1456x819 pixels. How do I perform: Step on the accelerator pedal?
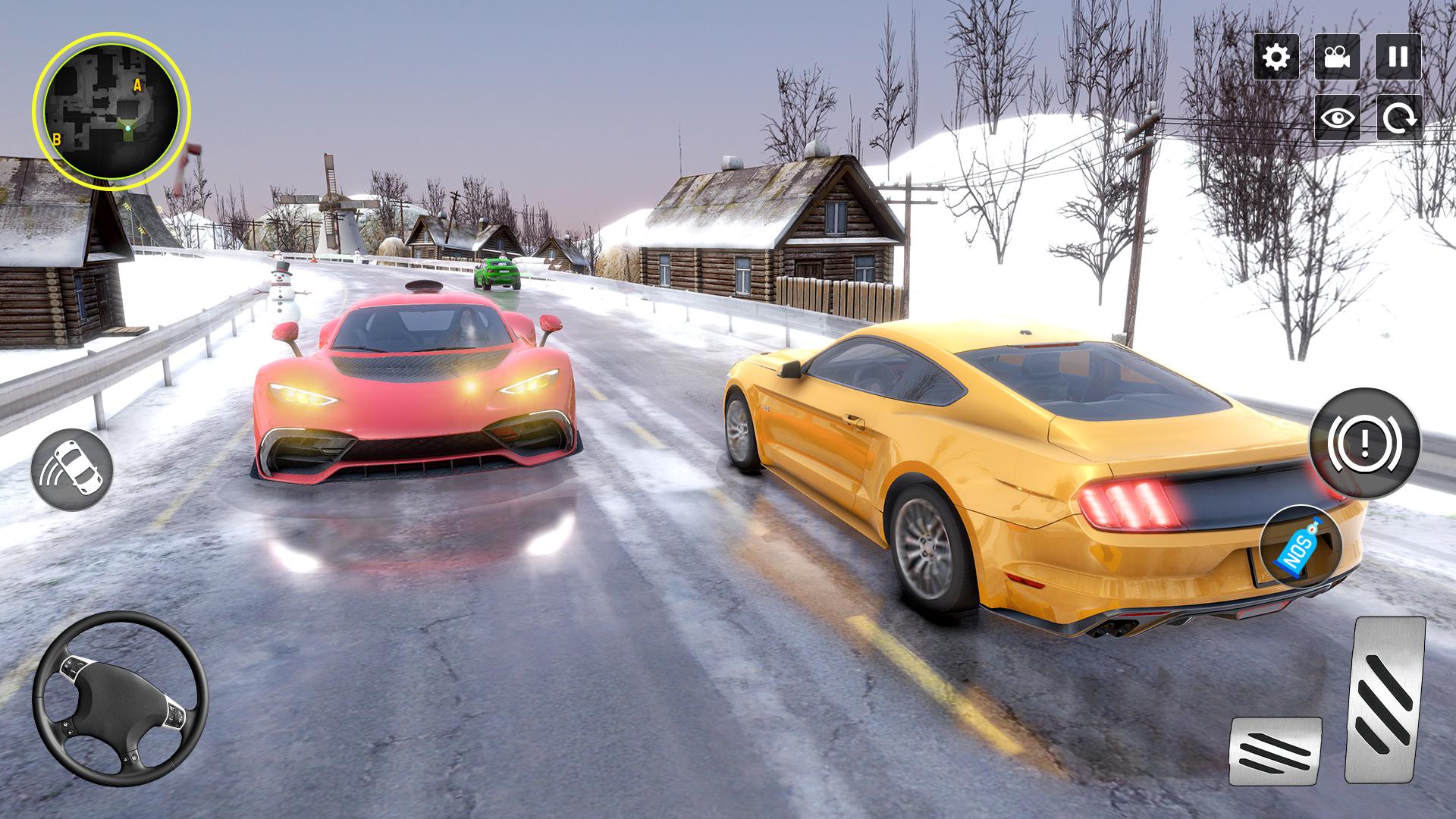pyautogui.click(x=1385, y=699)
